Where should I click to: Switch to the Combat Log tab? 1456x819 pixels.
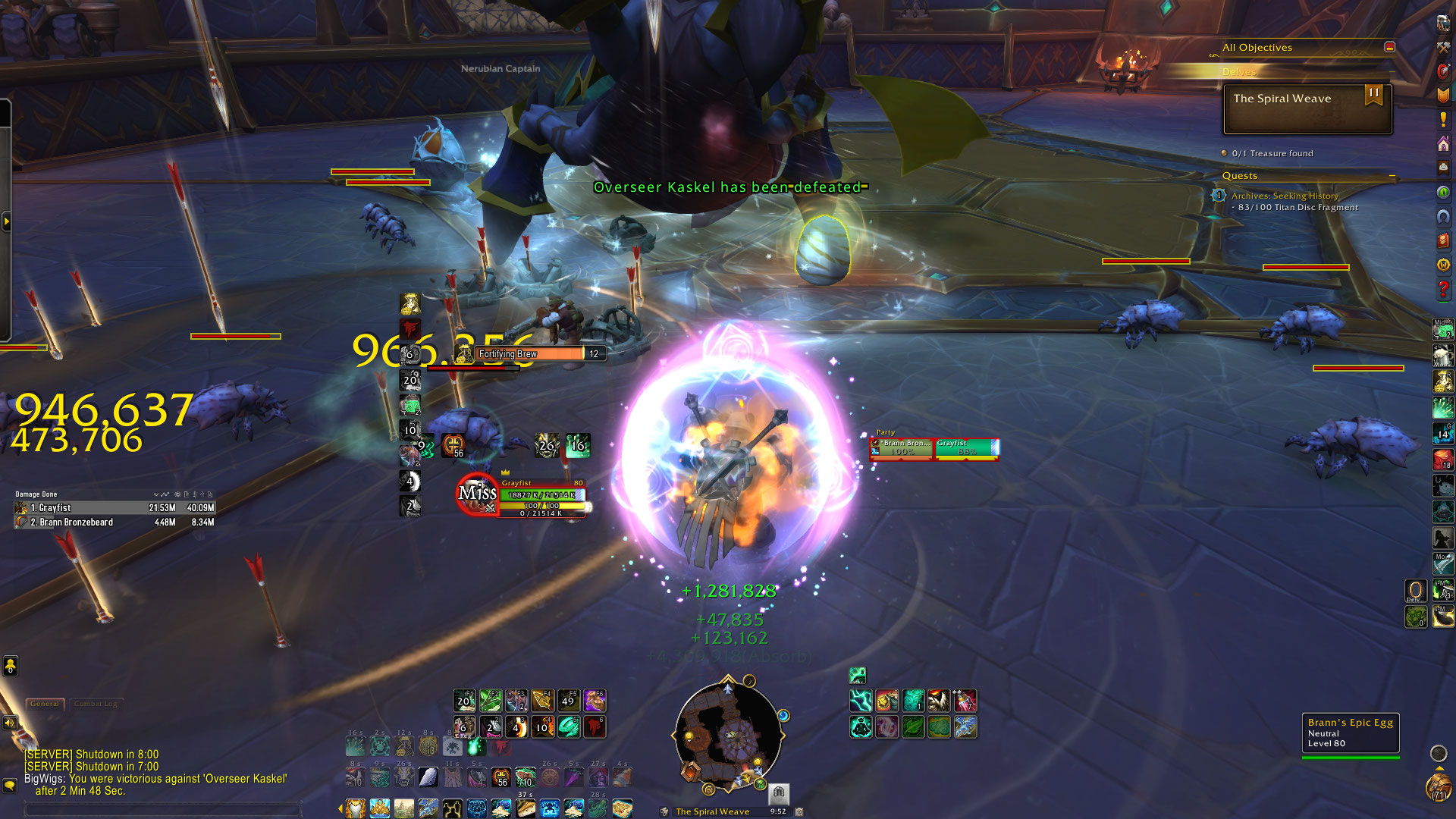[96, 704]
